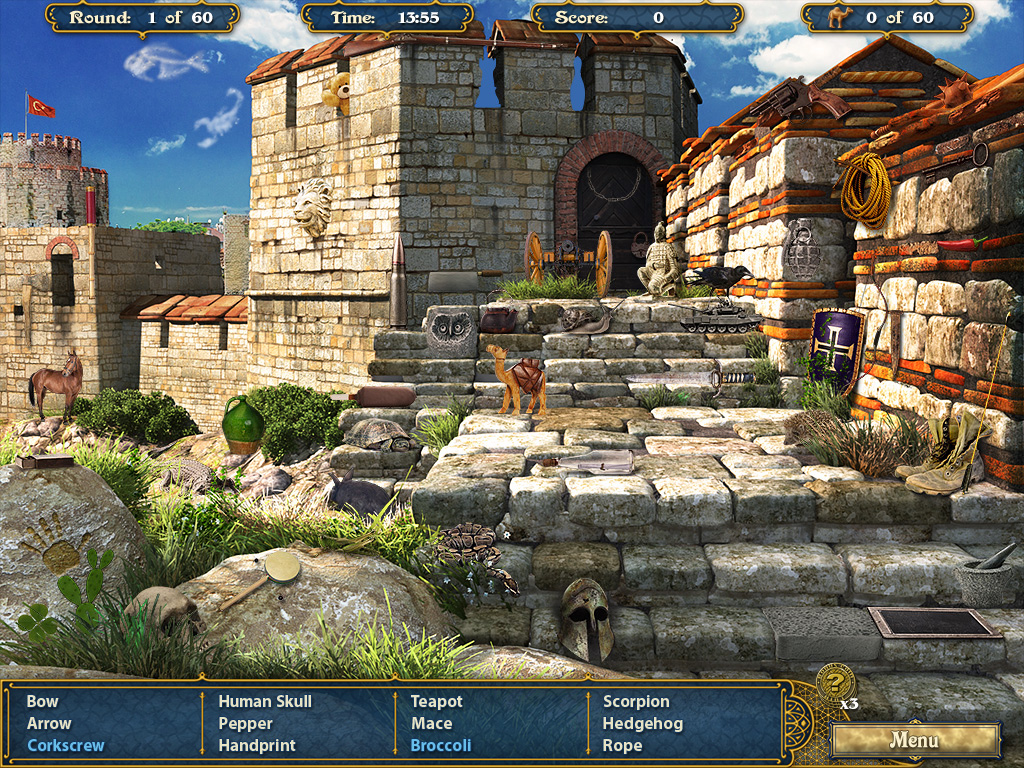Select Human Skull in the list
Image resolution: width=1024 pixels, height=768 pixels.
coord(265,702)
